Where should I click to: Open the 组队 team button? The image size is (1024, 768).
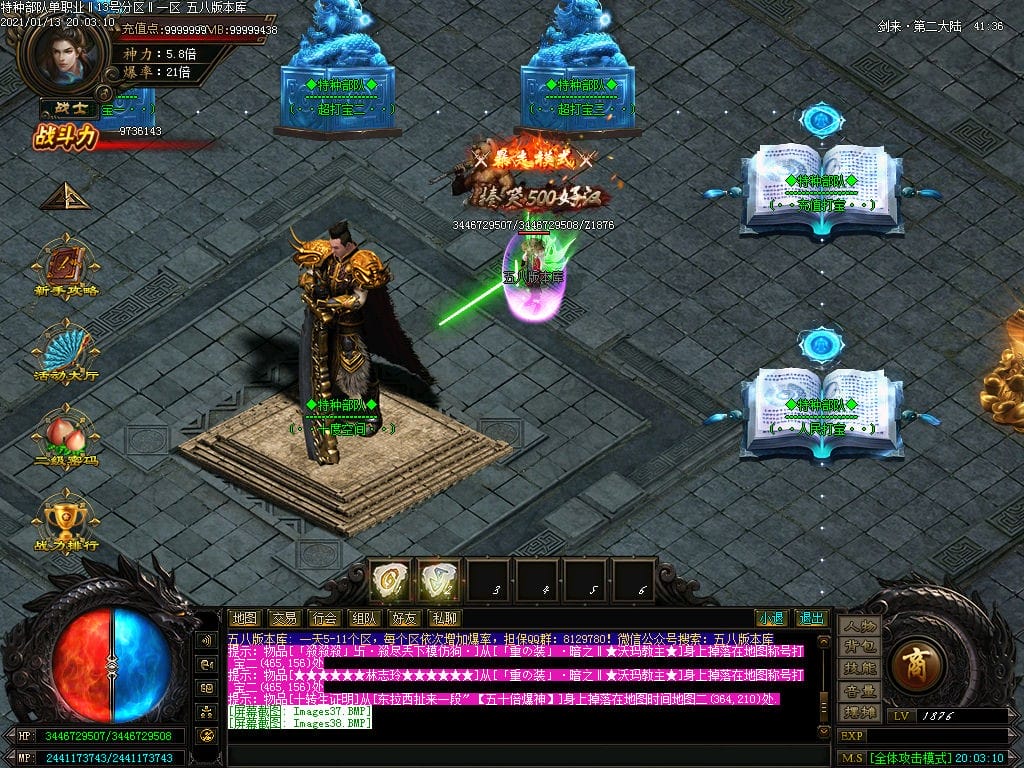point(364,618)
